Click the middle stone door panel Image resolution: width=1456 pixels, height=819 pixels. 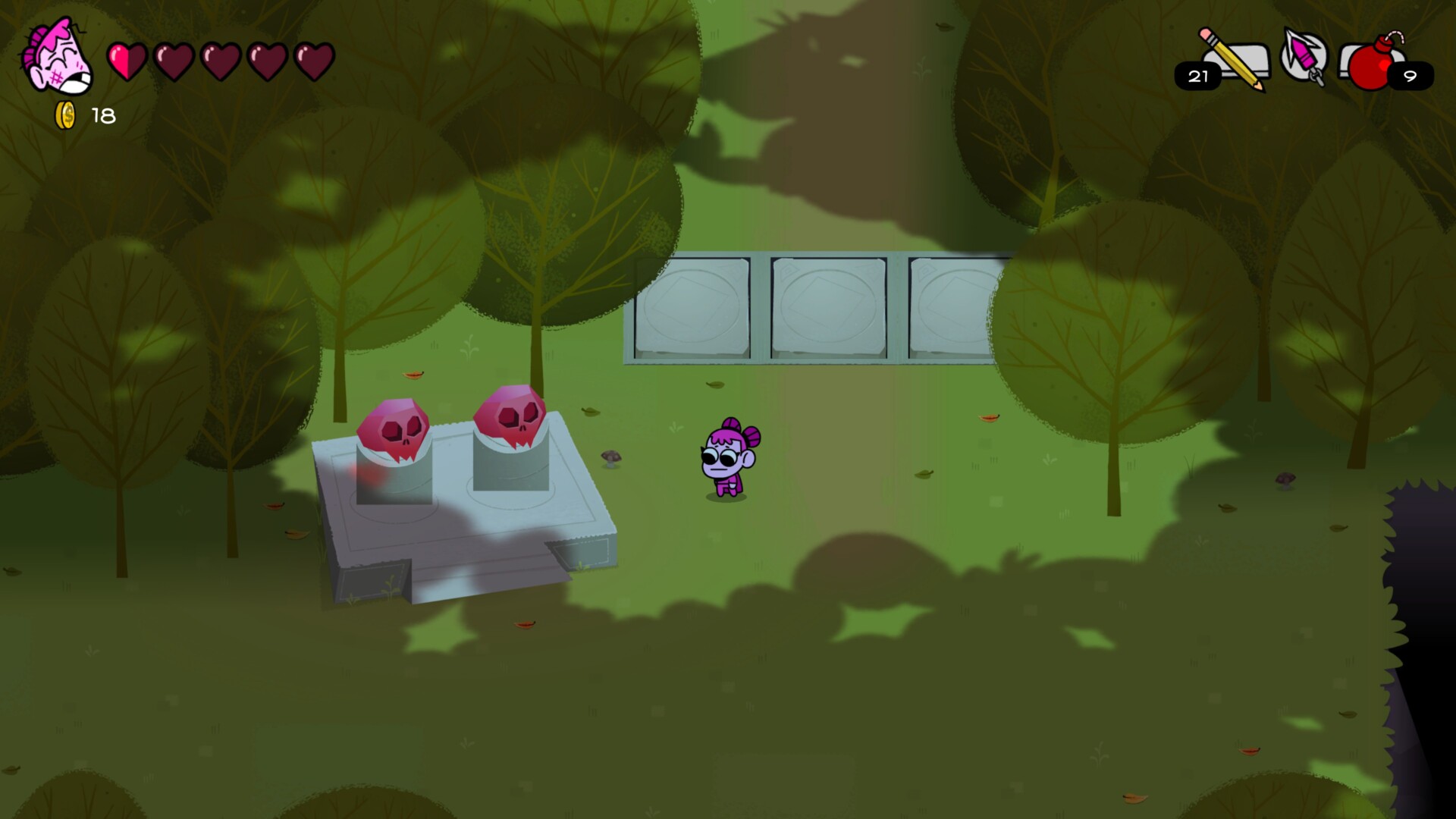pos(827,307)
